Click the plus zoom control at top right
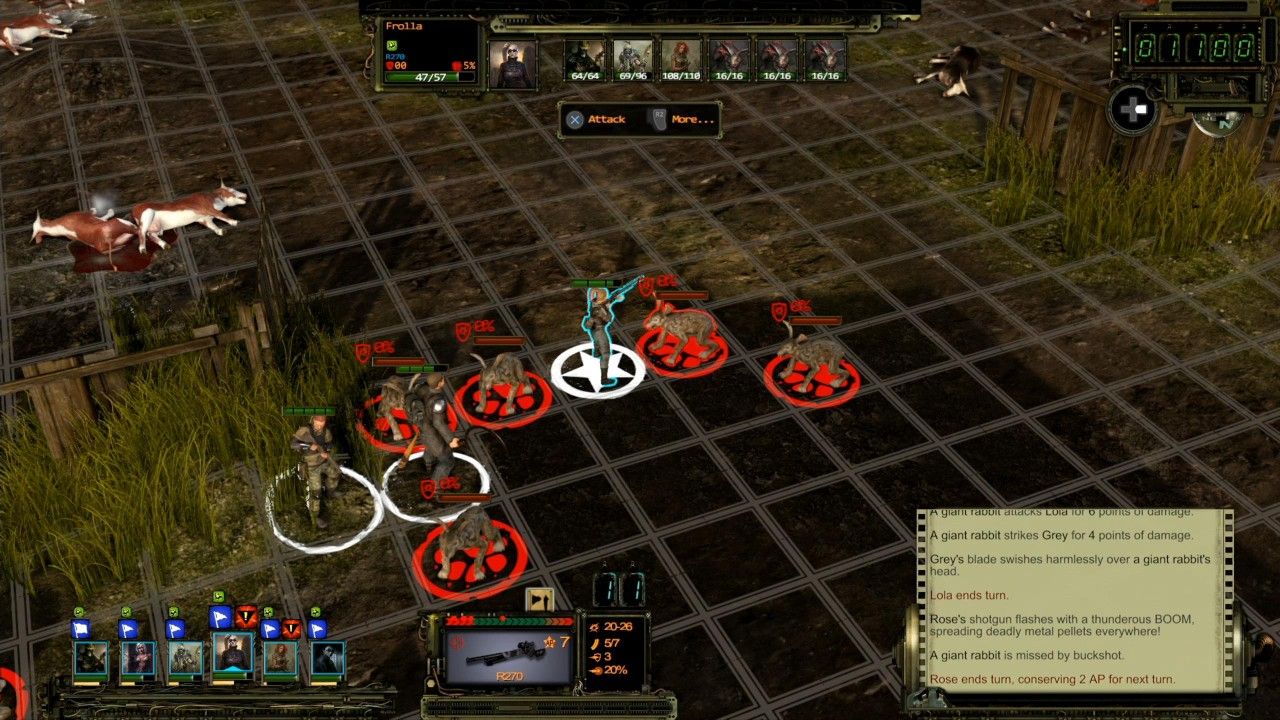 point(1134,108)
